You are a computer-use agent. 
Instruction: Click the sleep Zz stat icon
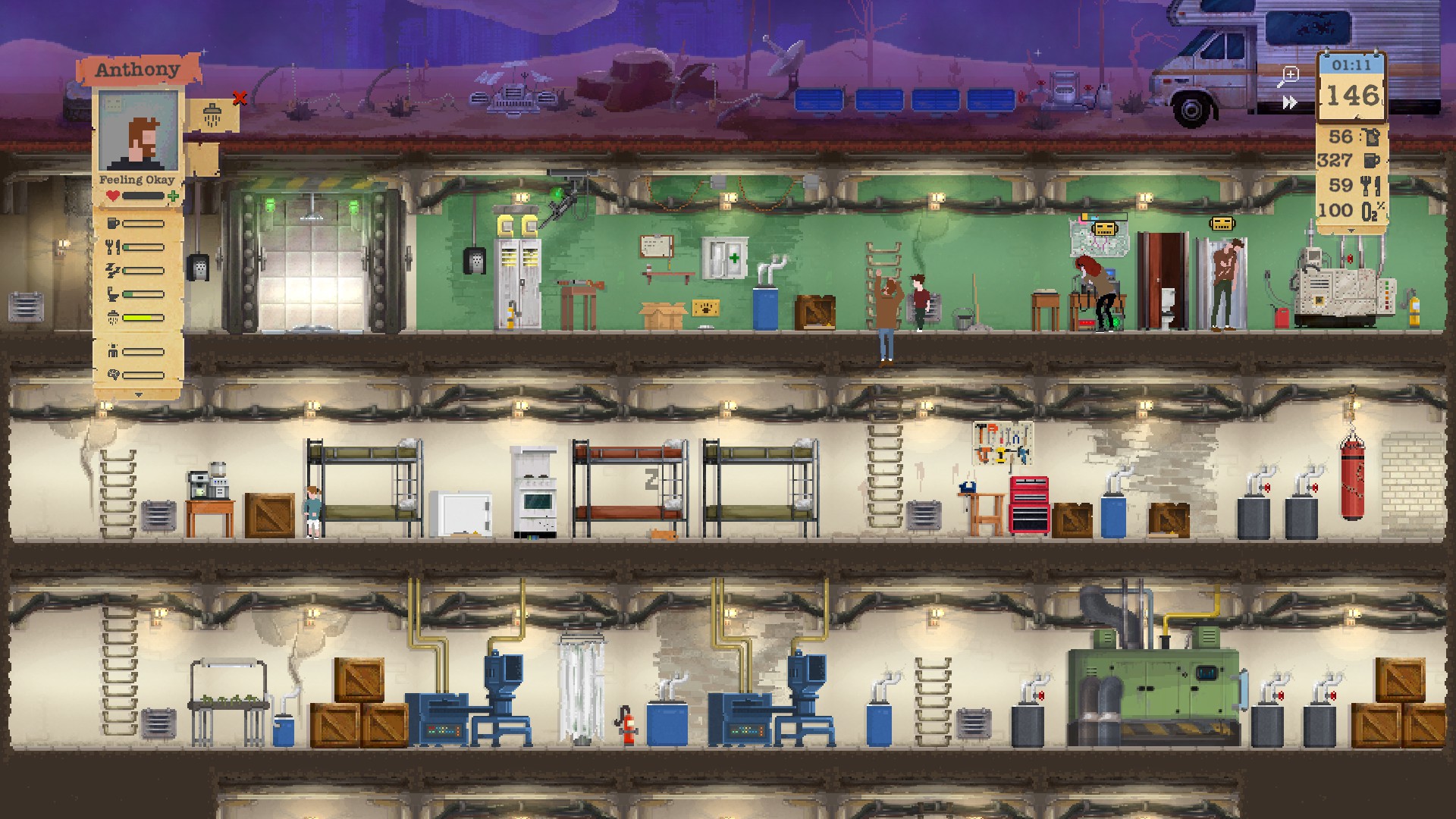click(113, 270)
